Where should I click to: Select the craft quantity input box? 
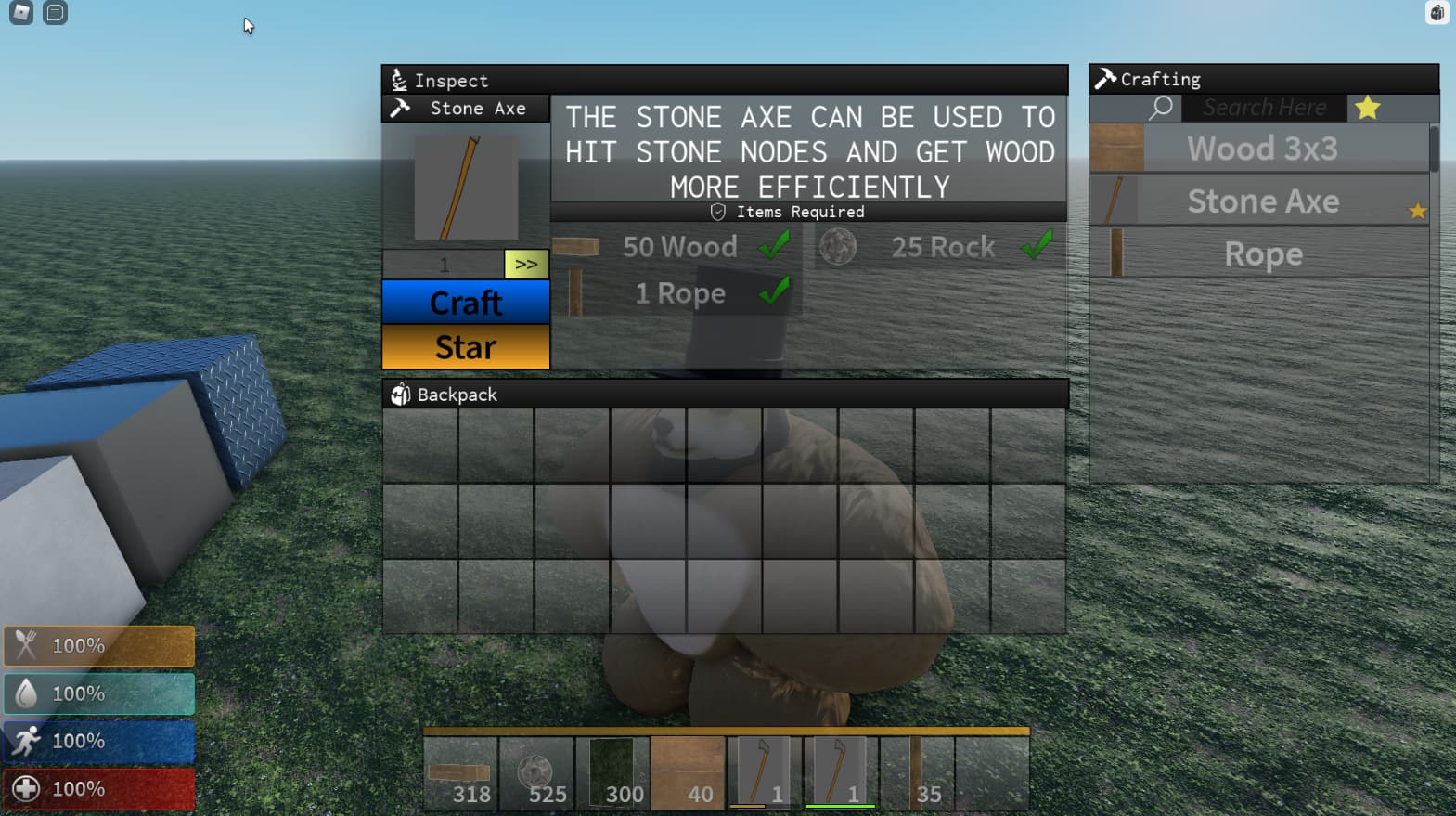coord(444,265)
